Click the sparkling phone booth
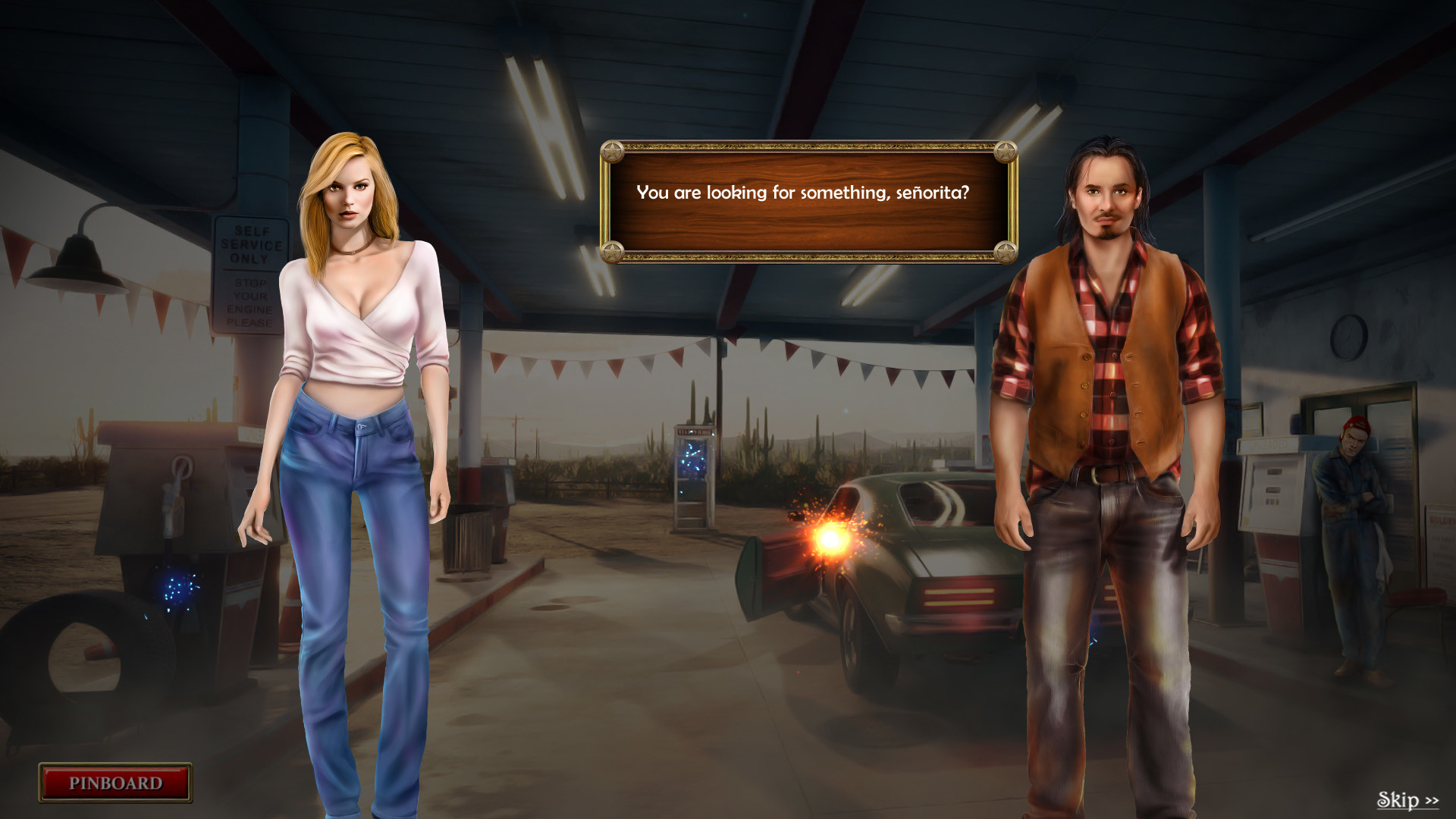This screenshot has width=1456, height=819. 692,470
